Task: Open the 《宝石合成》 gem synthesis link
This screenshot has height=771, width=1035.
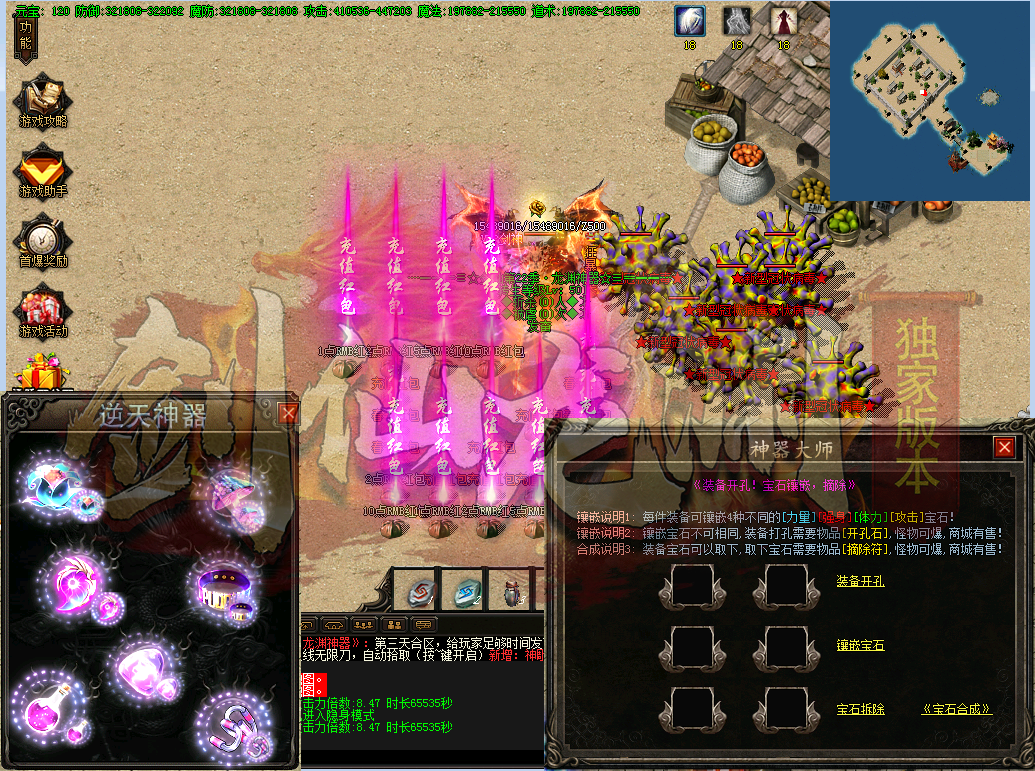Action: [x=957, y=710]
